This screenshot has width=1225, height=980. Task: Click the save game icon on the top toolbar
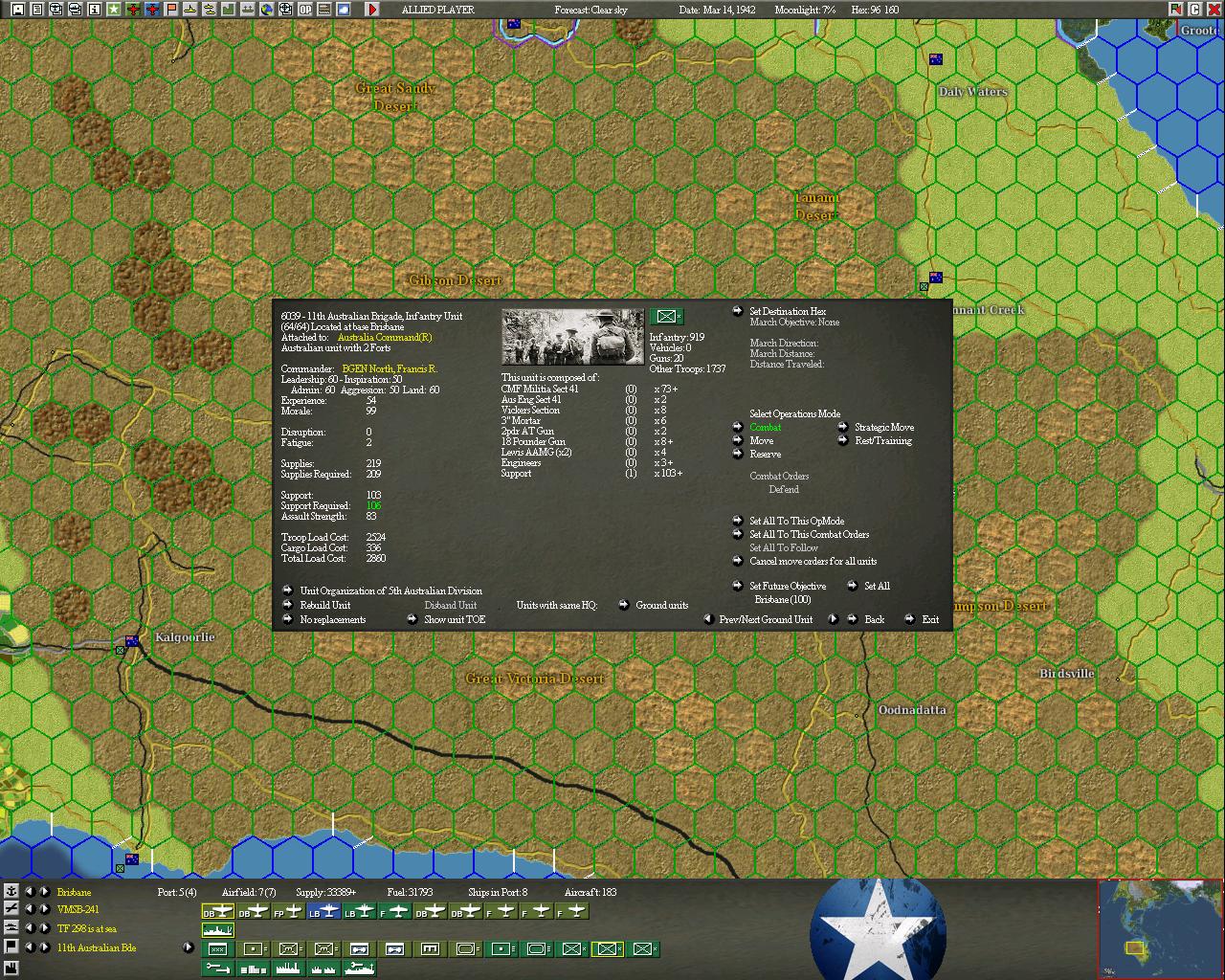pyautogui.click(x=16, y=11)
